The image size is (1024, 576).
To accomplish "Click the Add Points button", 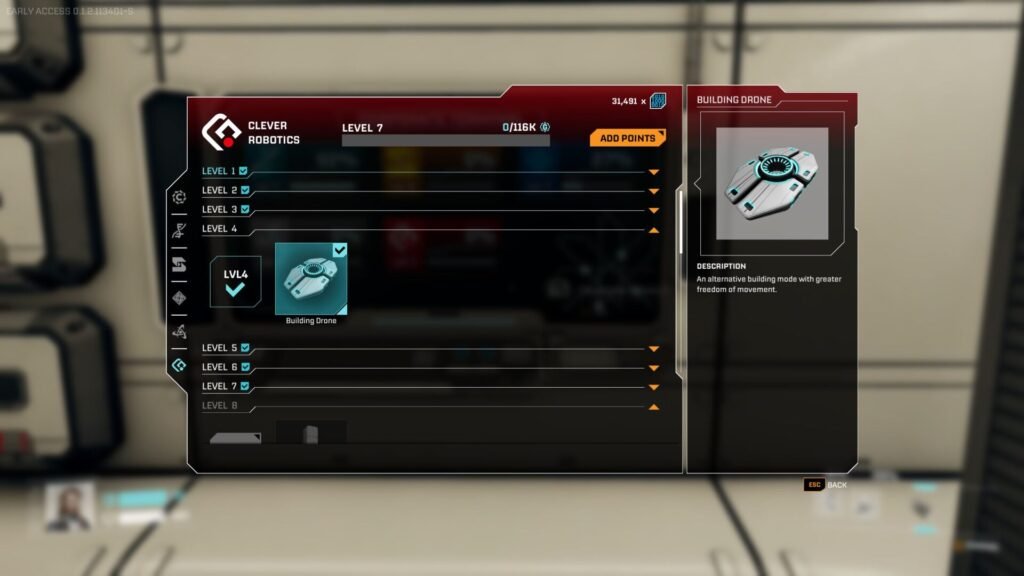I will tap(627, 138).
